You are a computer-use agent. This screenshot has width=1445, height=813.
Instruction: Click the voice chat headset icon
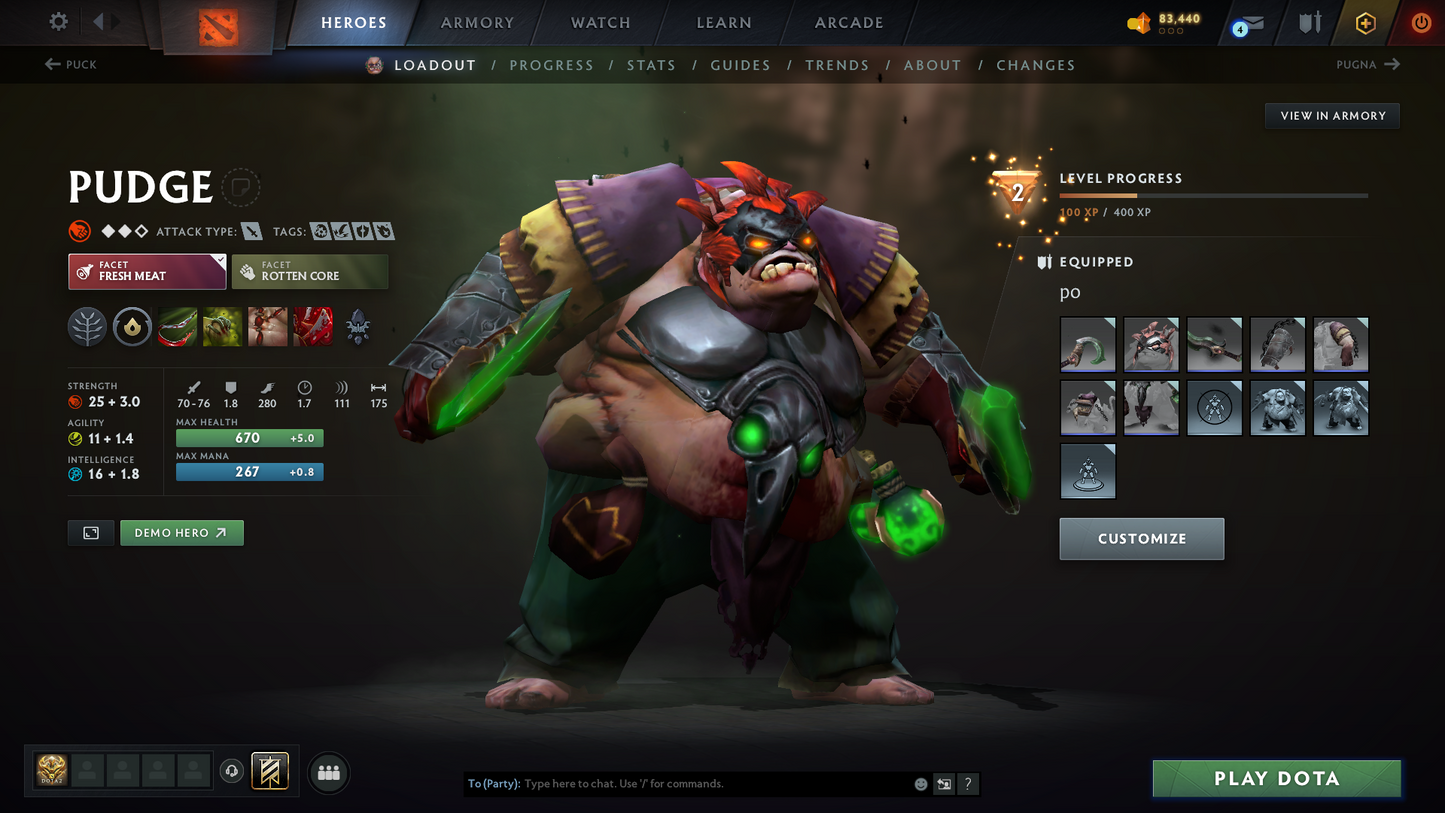coord(231,771)
